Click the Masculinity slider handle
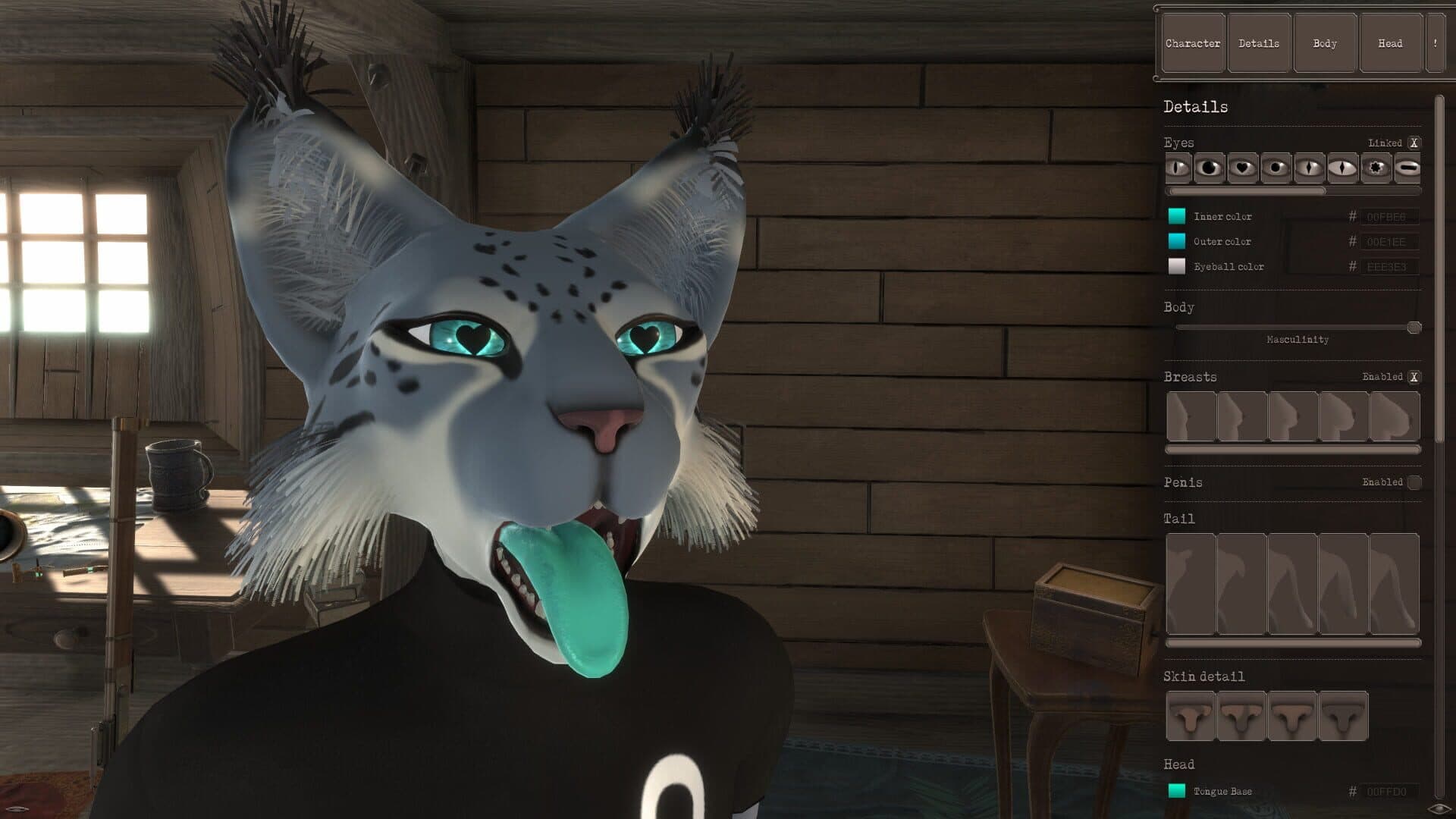Viewport: 1456px width, 819px height. point(1414,328)
